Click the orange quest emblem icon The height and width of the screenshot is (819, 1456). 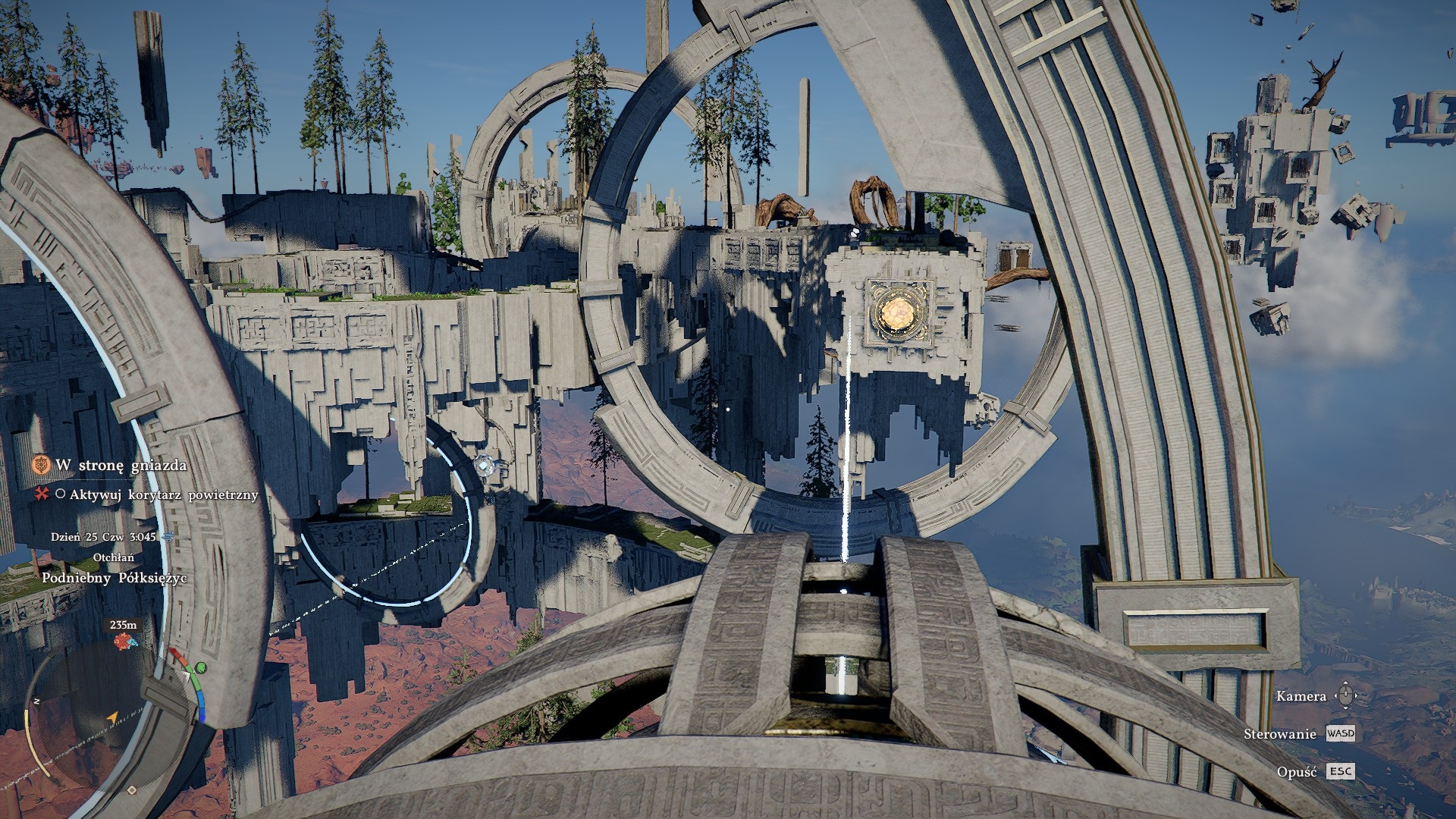click(x=41, y=465)
